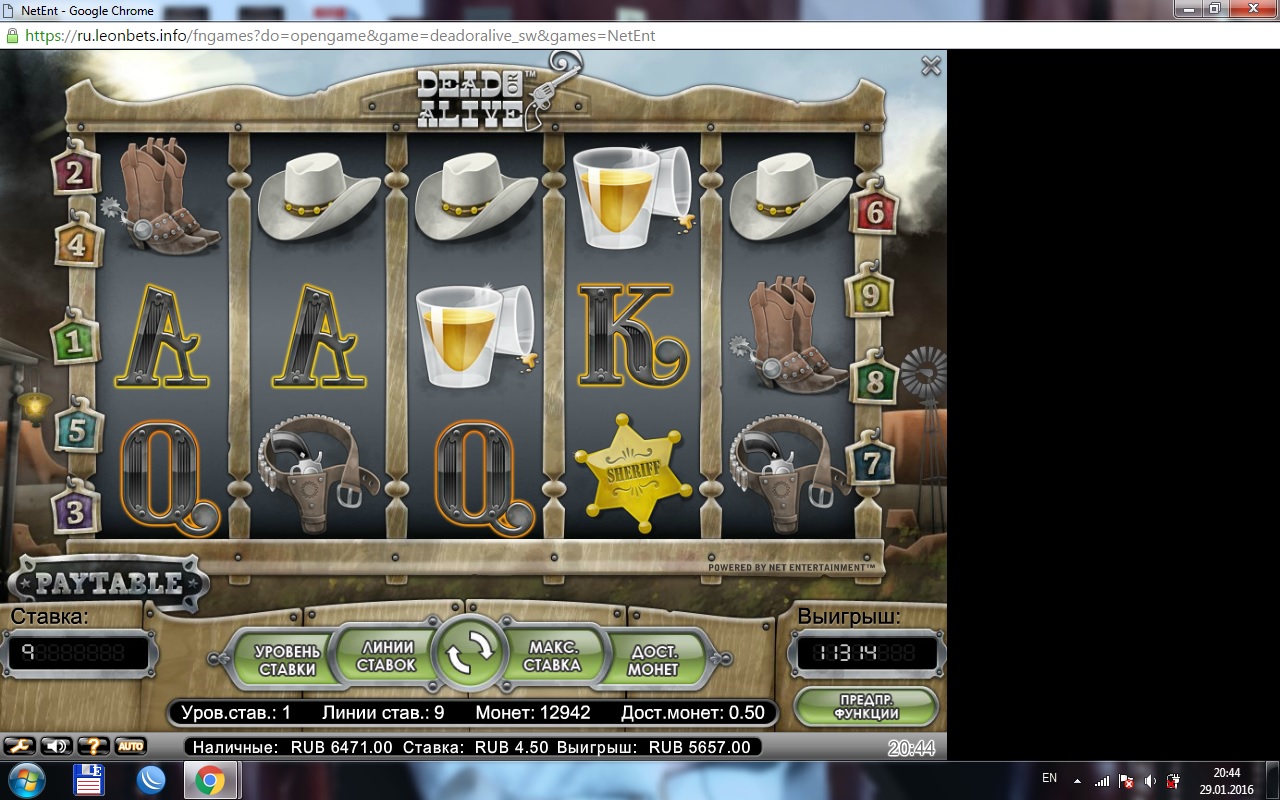Change coin value with Дост. Монет
The width and height of the screenshot is (1280, 800).
click(653, 660)
